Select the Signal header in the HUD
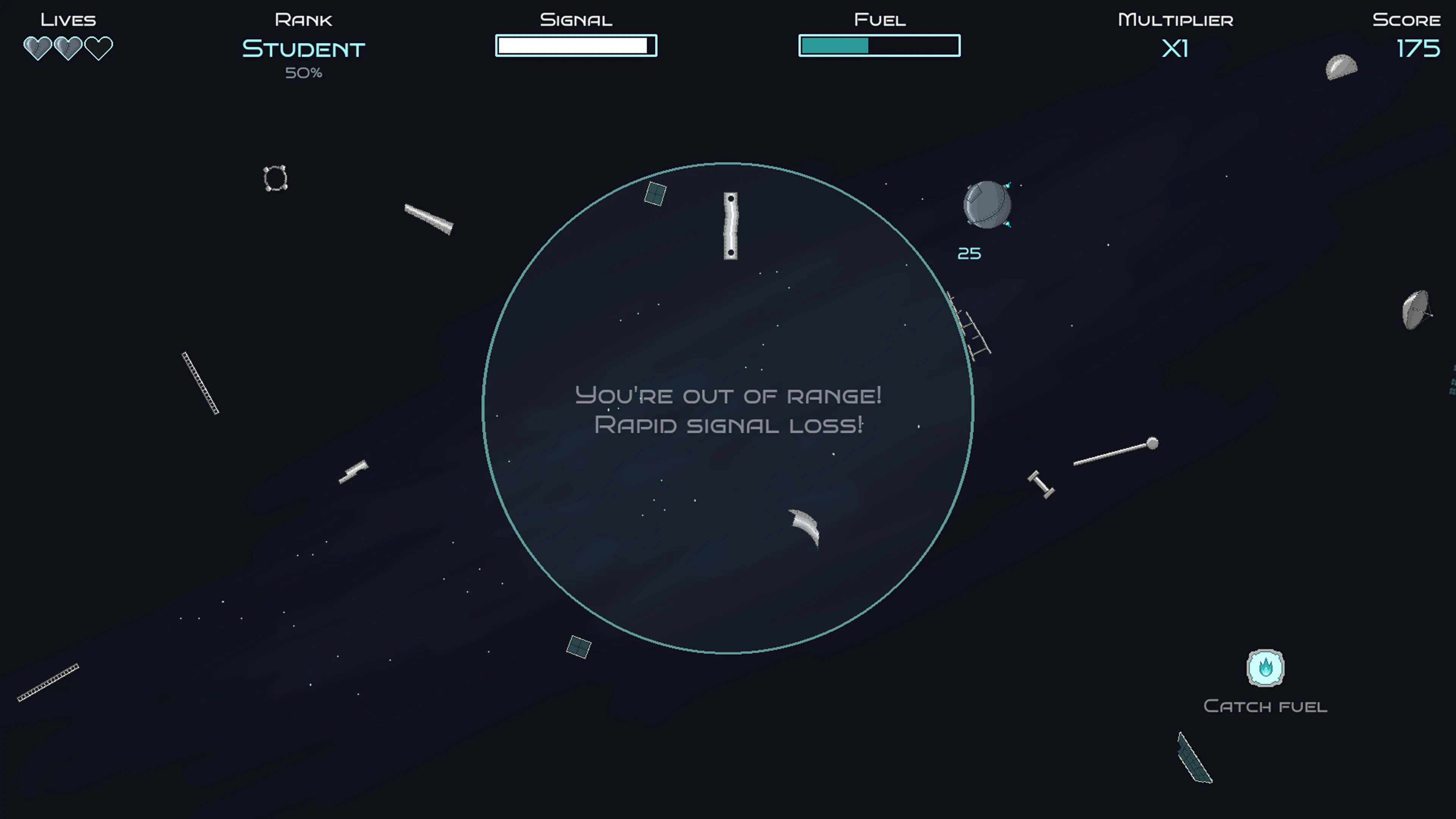The image size is (1456, 819). point(576,19)
